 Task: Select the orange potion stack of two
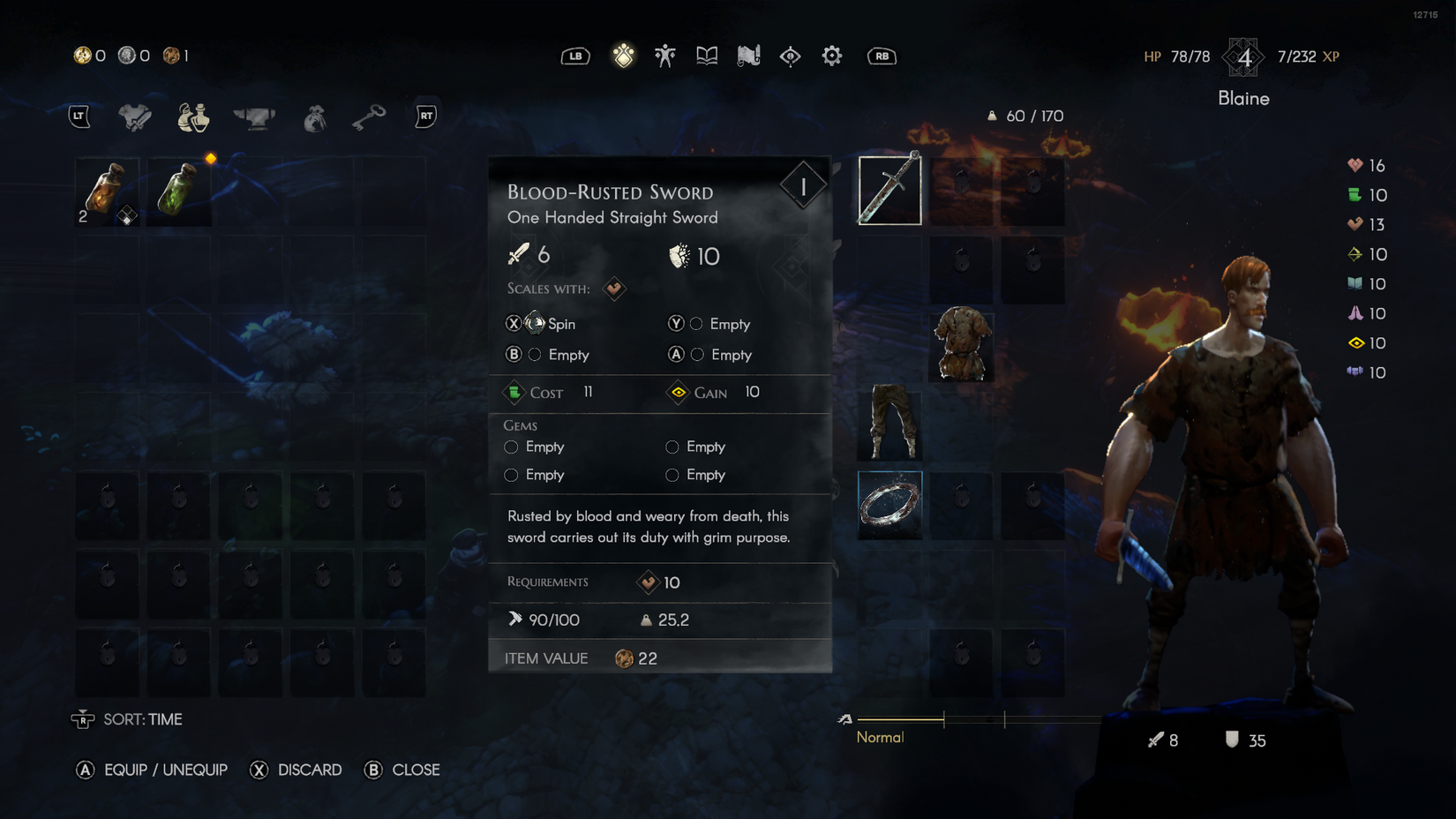click(x=107, y=192)
